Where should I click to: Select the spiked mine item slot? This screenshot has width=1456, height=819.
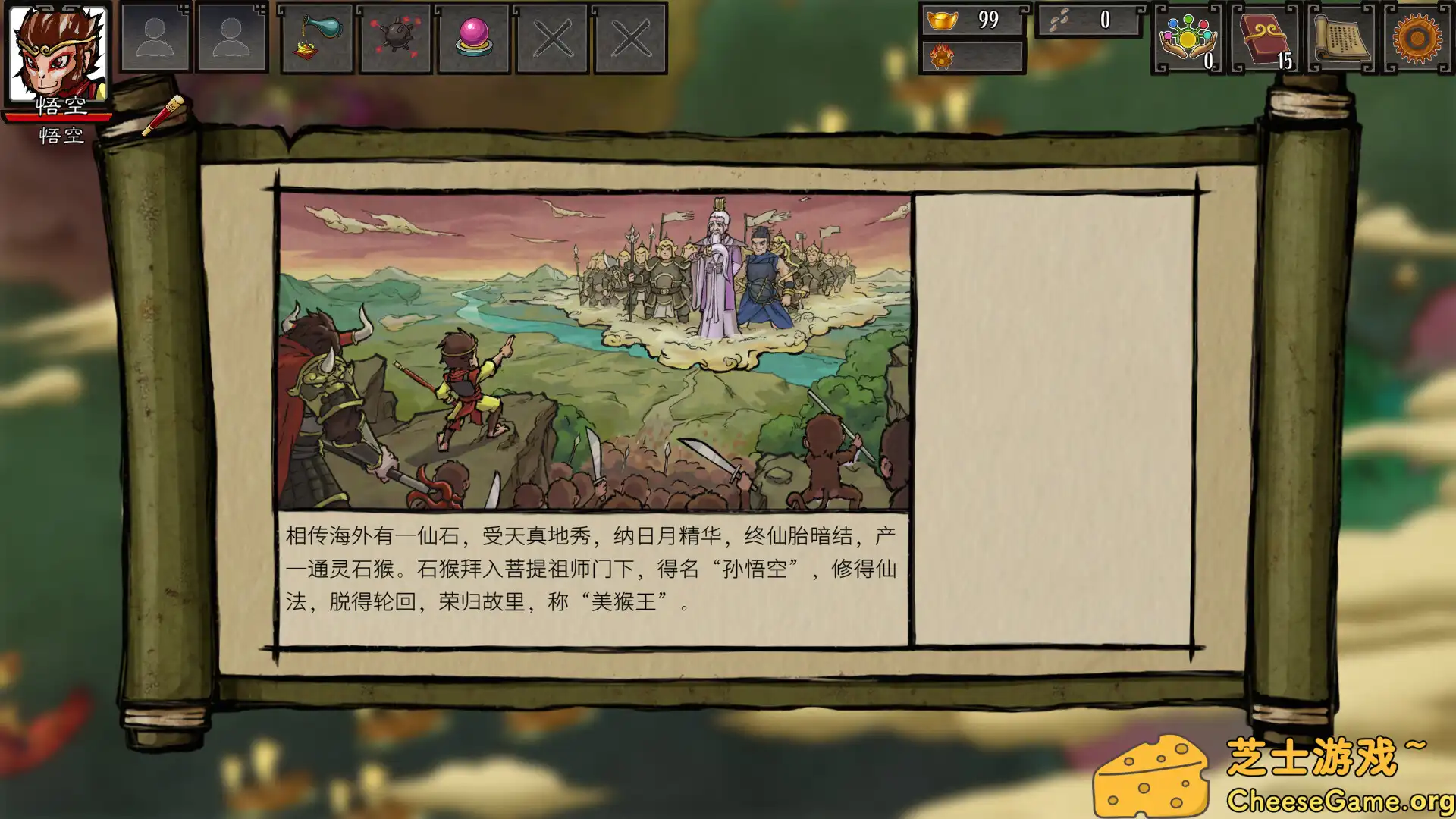click(x=394, y=39)
